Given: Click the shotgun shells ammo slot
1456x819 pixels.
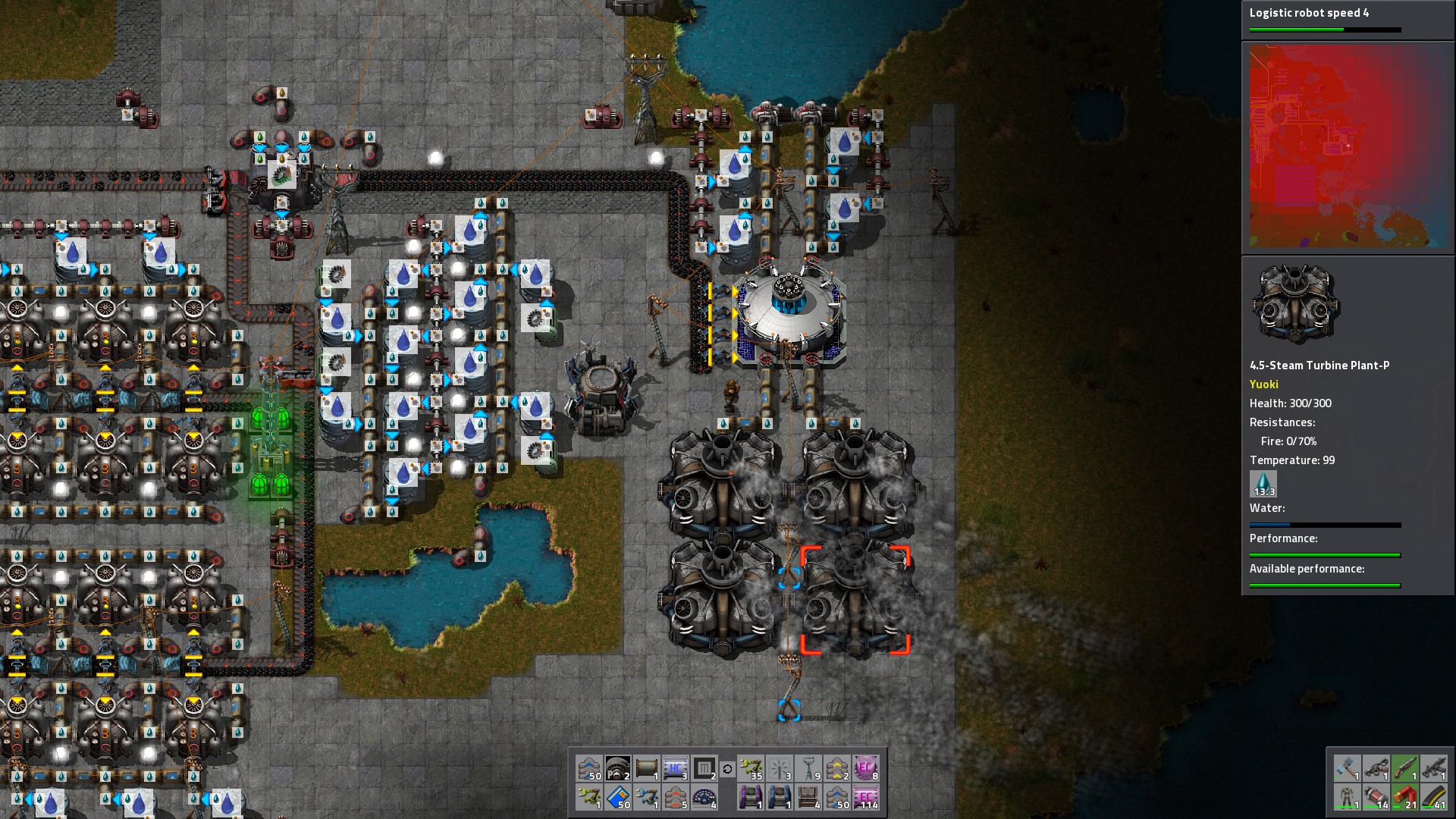Looking at the screenshot, I should 1405,797.
